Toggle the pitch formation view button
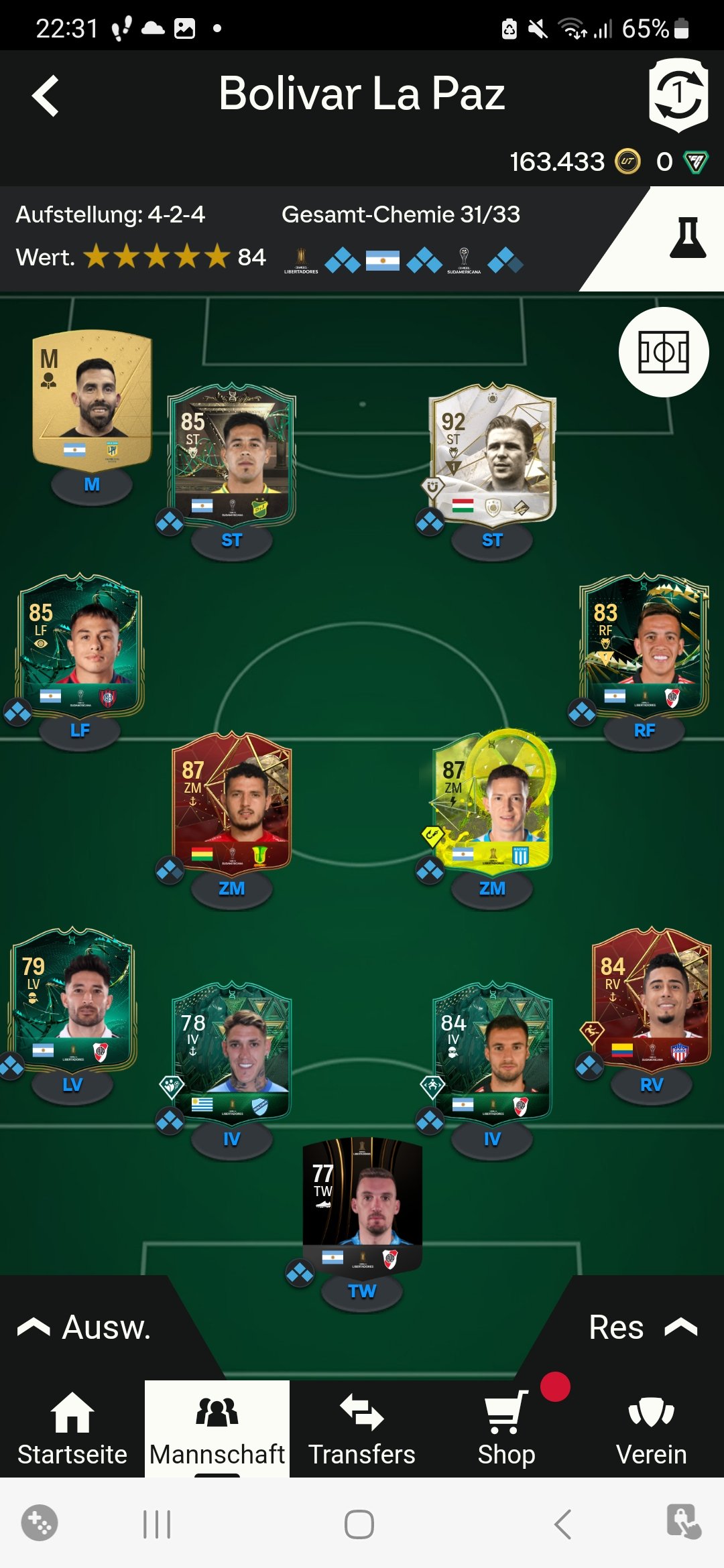Screen dimensions: 724x1568 click(663, 352)
